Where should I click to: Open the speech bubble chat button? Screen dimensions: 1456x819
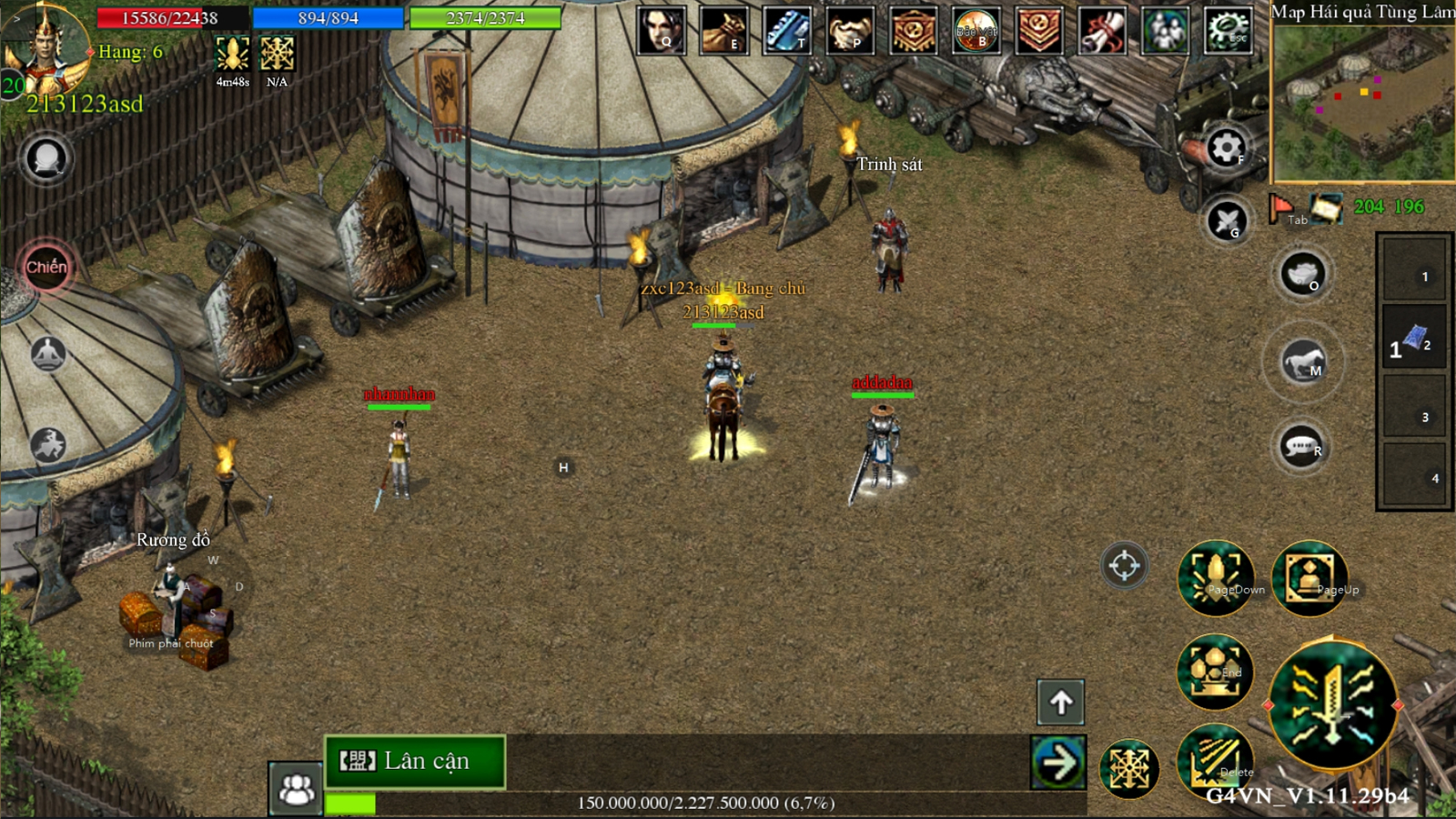click(1302, 446)
